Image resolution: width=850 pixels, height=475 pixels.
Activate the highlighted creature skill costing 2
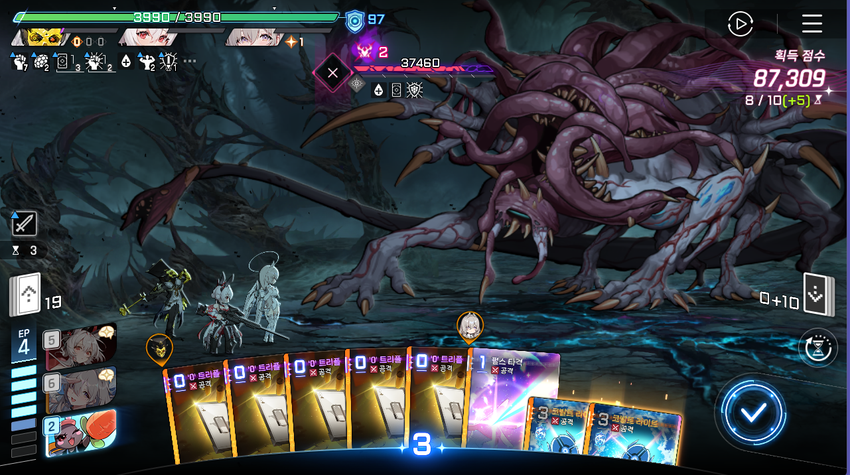click(x=81, y=431)
